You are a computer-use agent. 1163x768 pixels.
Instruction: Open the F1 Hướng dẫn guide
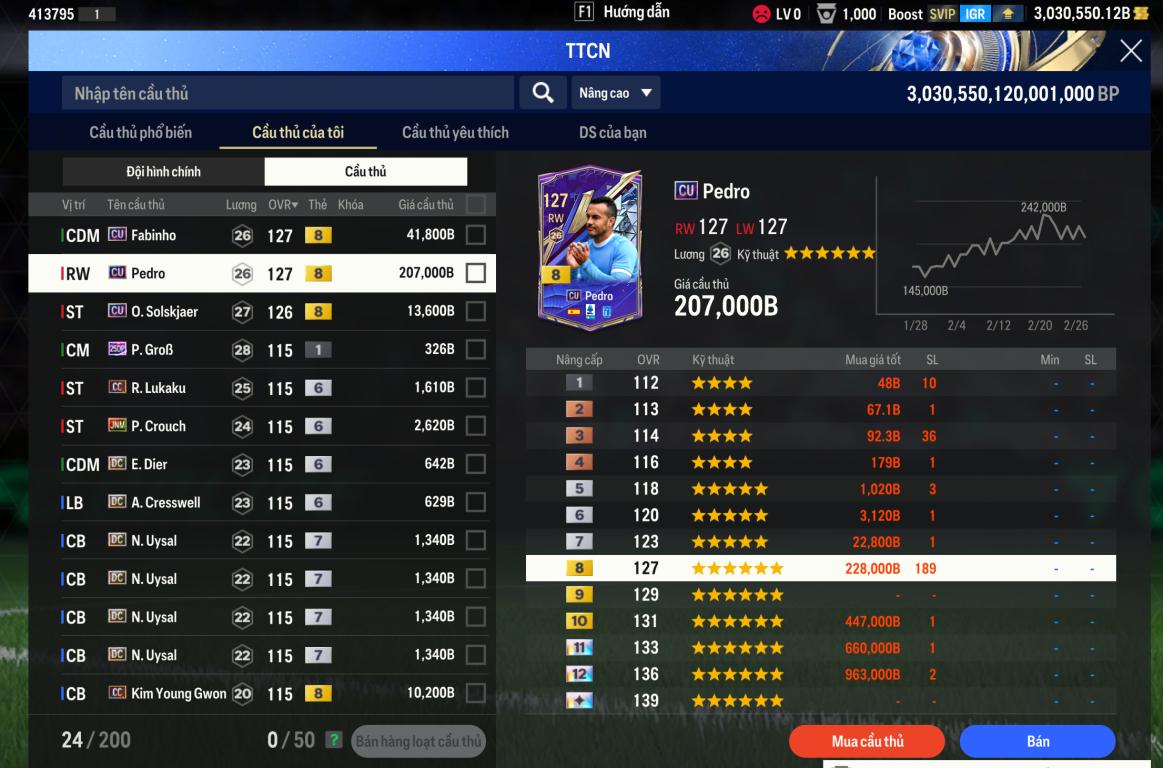(x=622, y=13)
